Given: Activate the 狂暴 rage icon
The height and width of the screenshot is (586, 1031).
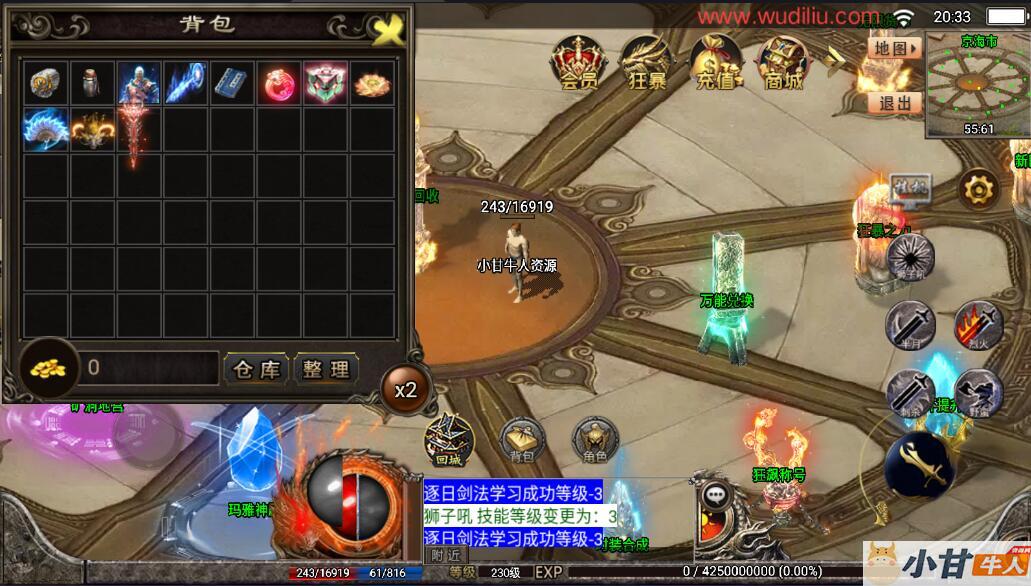Looking at the screenshot, I should tap(646, 63).
